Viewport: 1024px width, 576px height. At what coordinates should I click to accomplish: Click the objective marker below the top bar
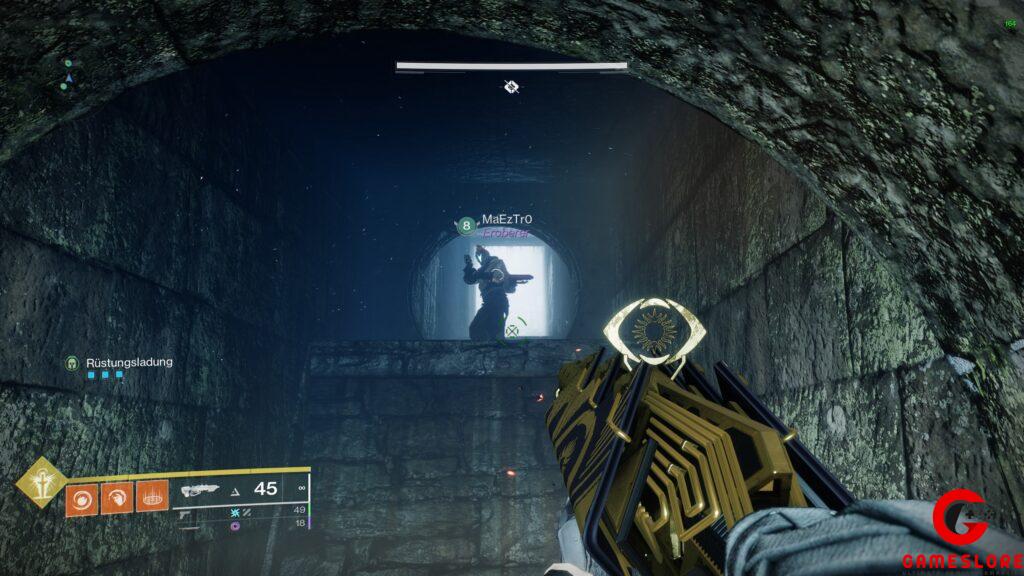coord(511,87)
